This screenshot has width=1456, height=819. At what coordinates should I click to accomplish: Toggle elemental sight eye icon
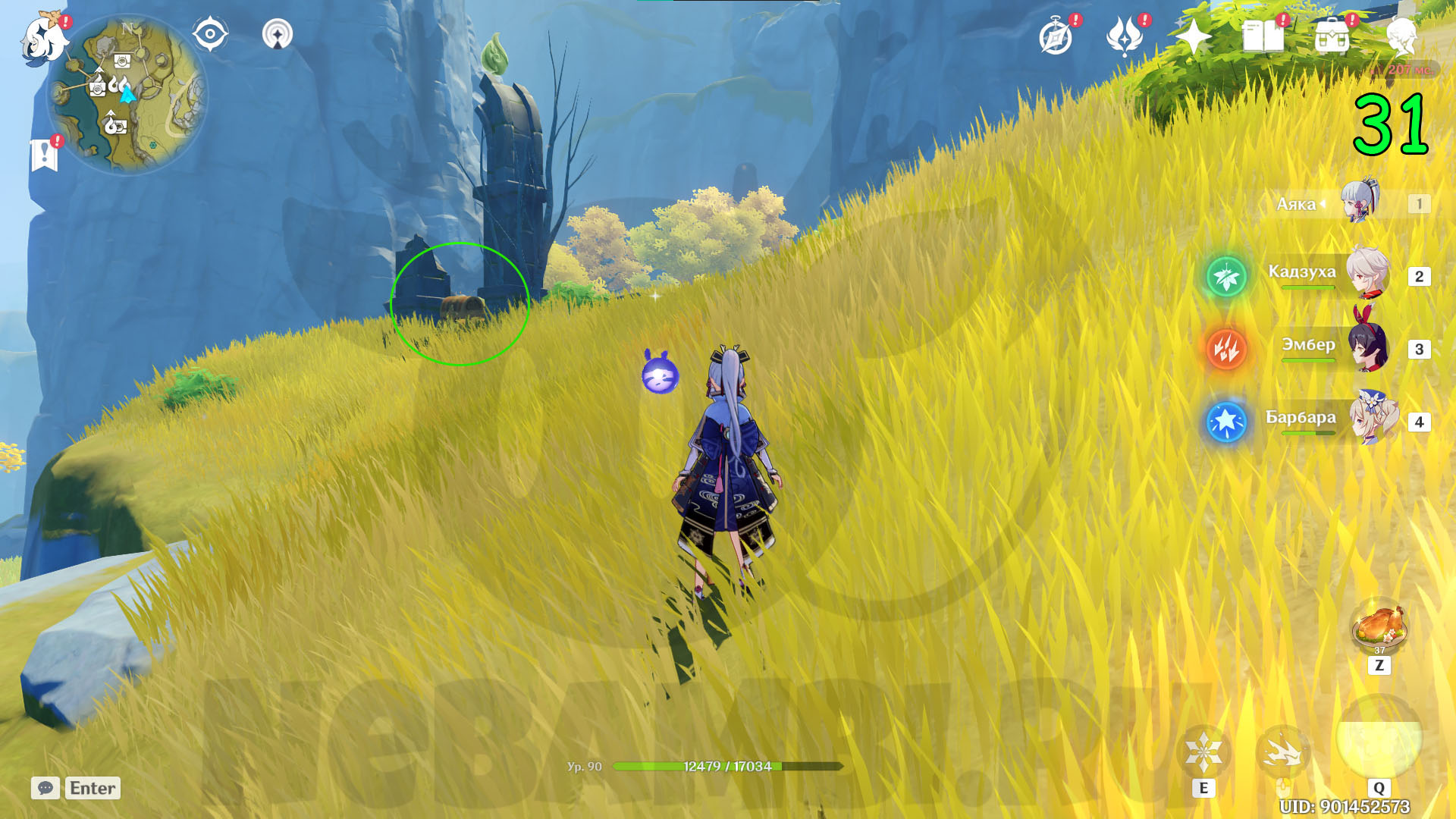click(210, 34)
